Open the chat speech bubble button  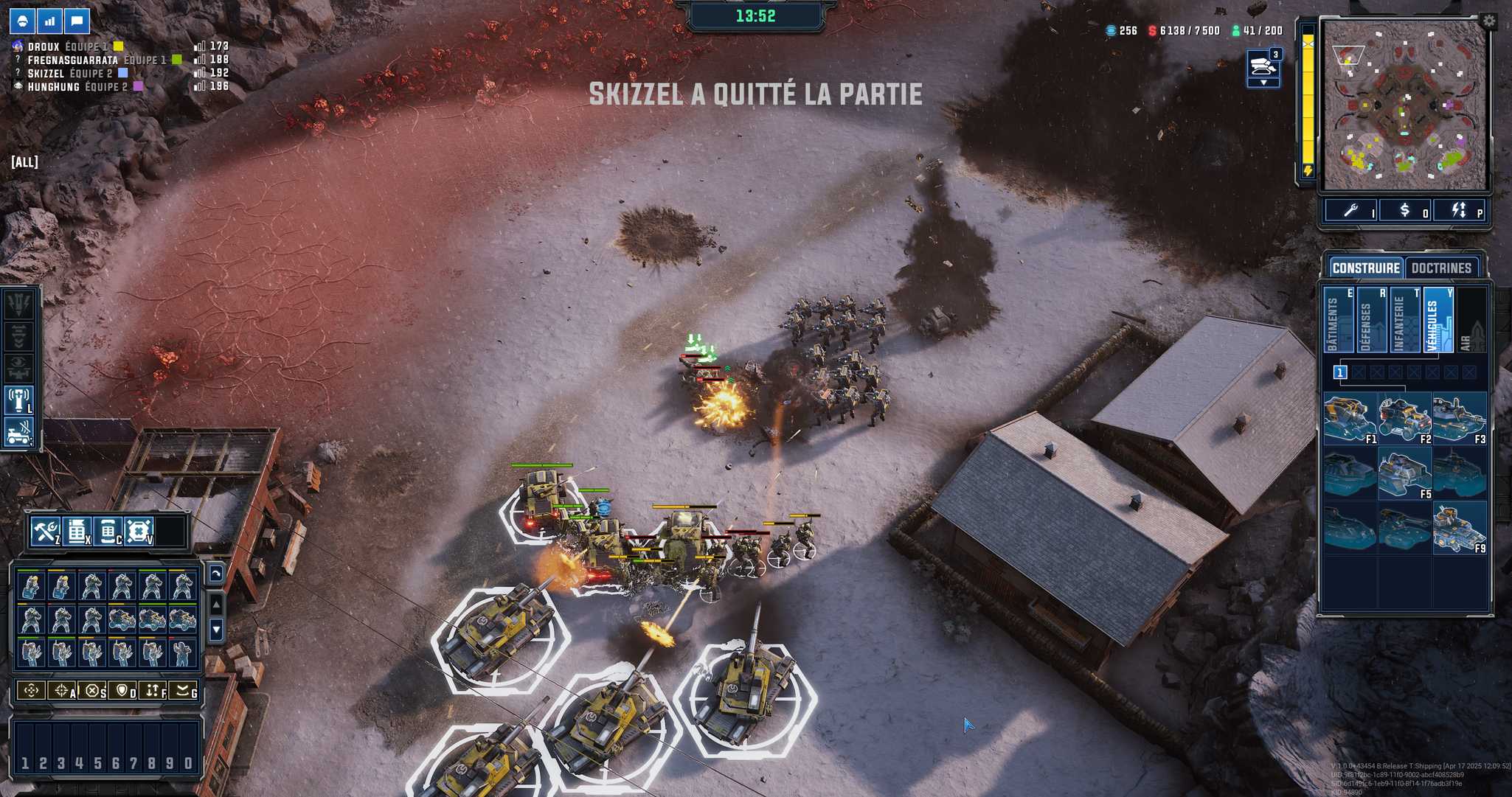tap(77, 21)
